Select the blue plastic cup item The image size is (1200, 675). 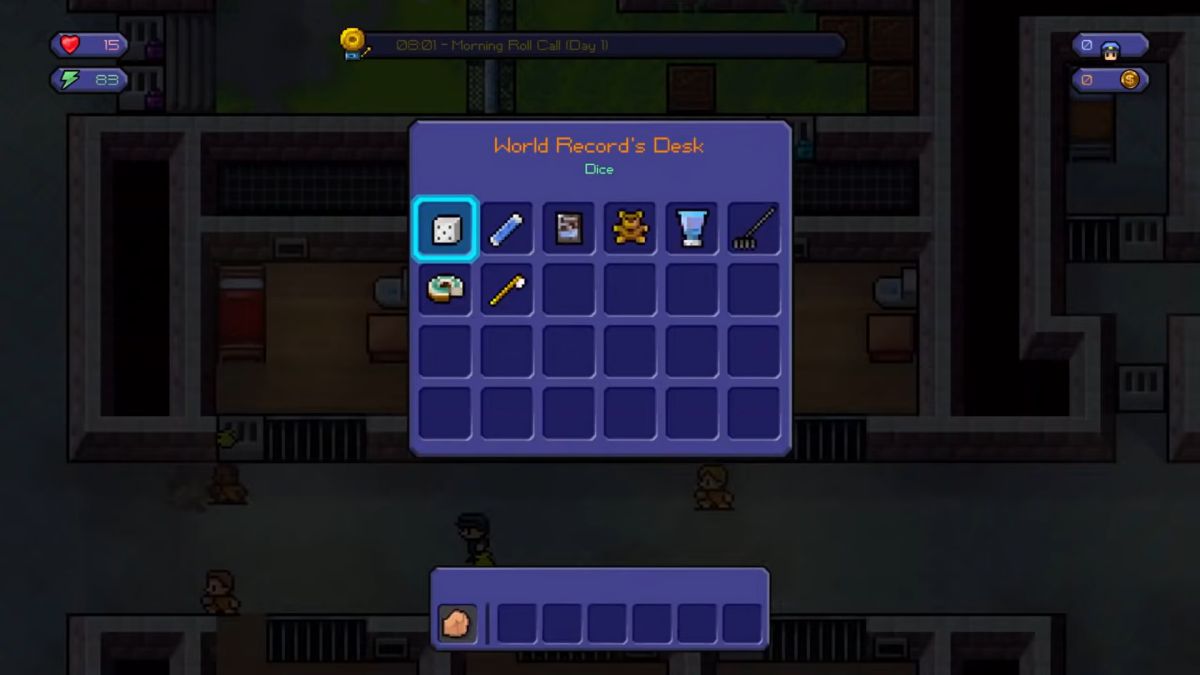692,229
